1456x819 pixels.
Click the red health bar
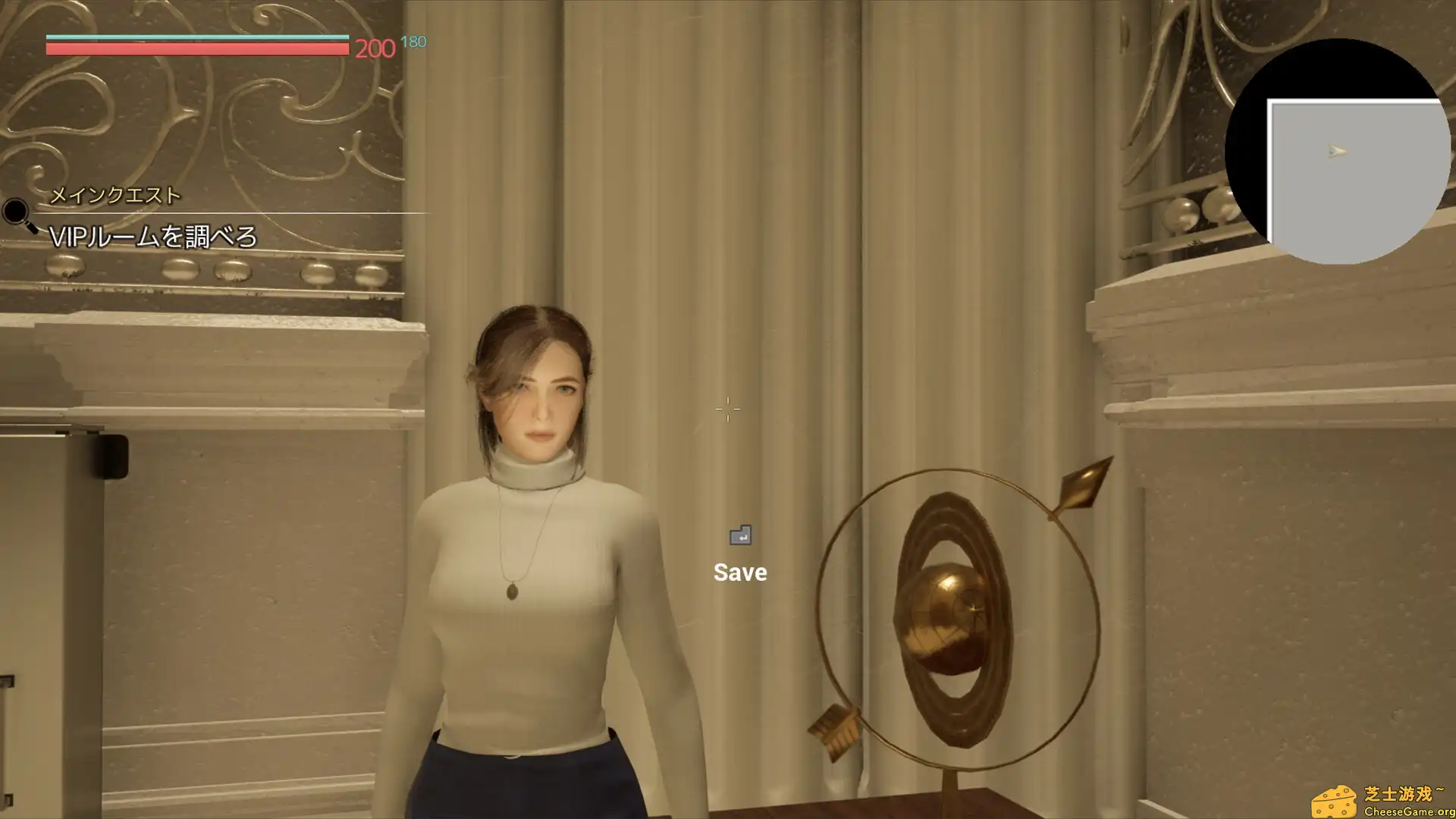[x=197, y=49]
